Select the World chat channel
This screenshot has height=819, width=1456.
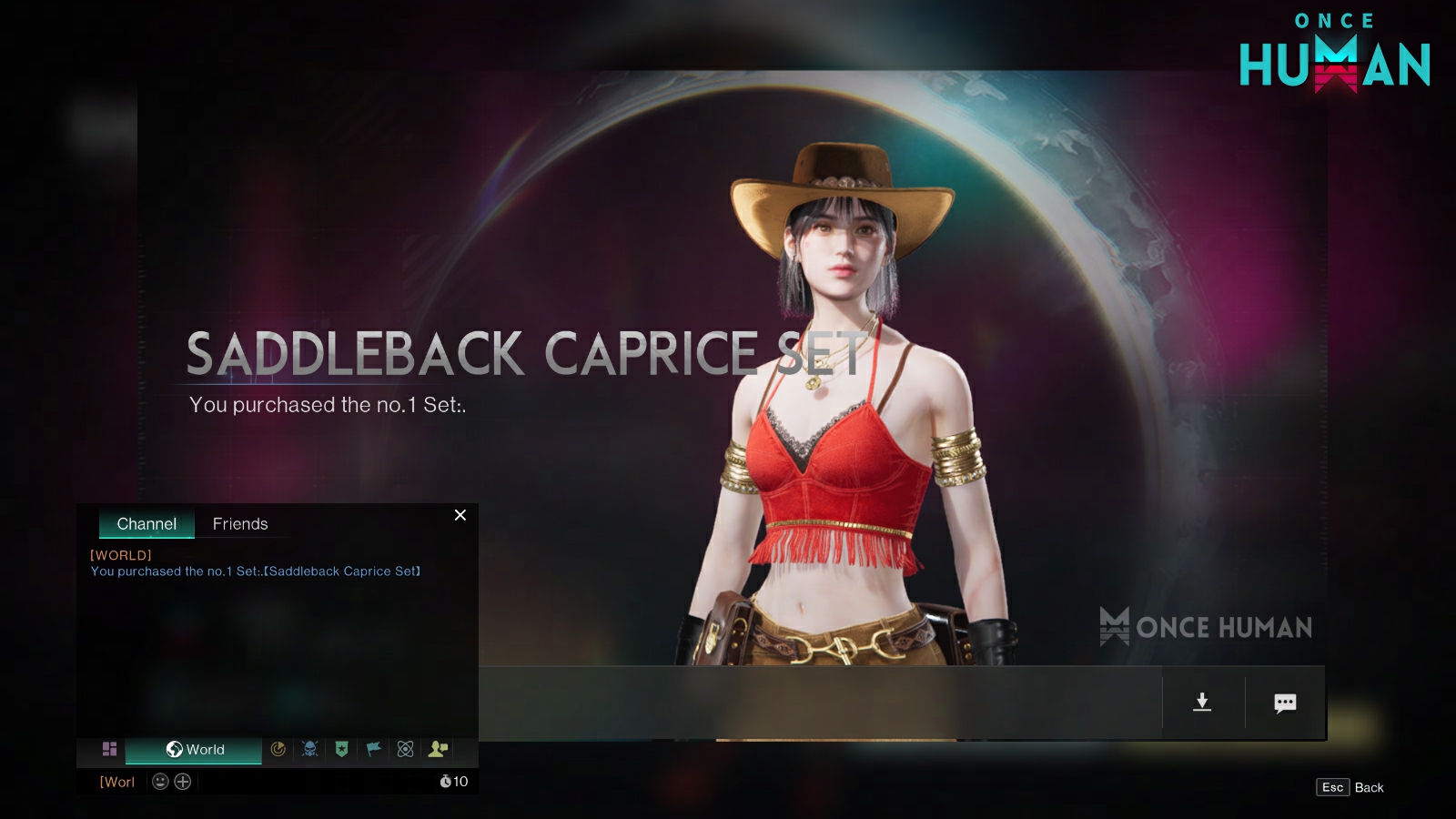click(194, 749)
